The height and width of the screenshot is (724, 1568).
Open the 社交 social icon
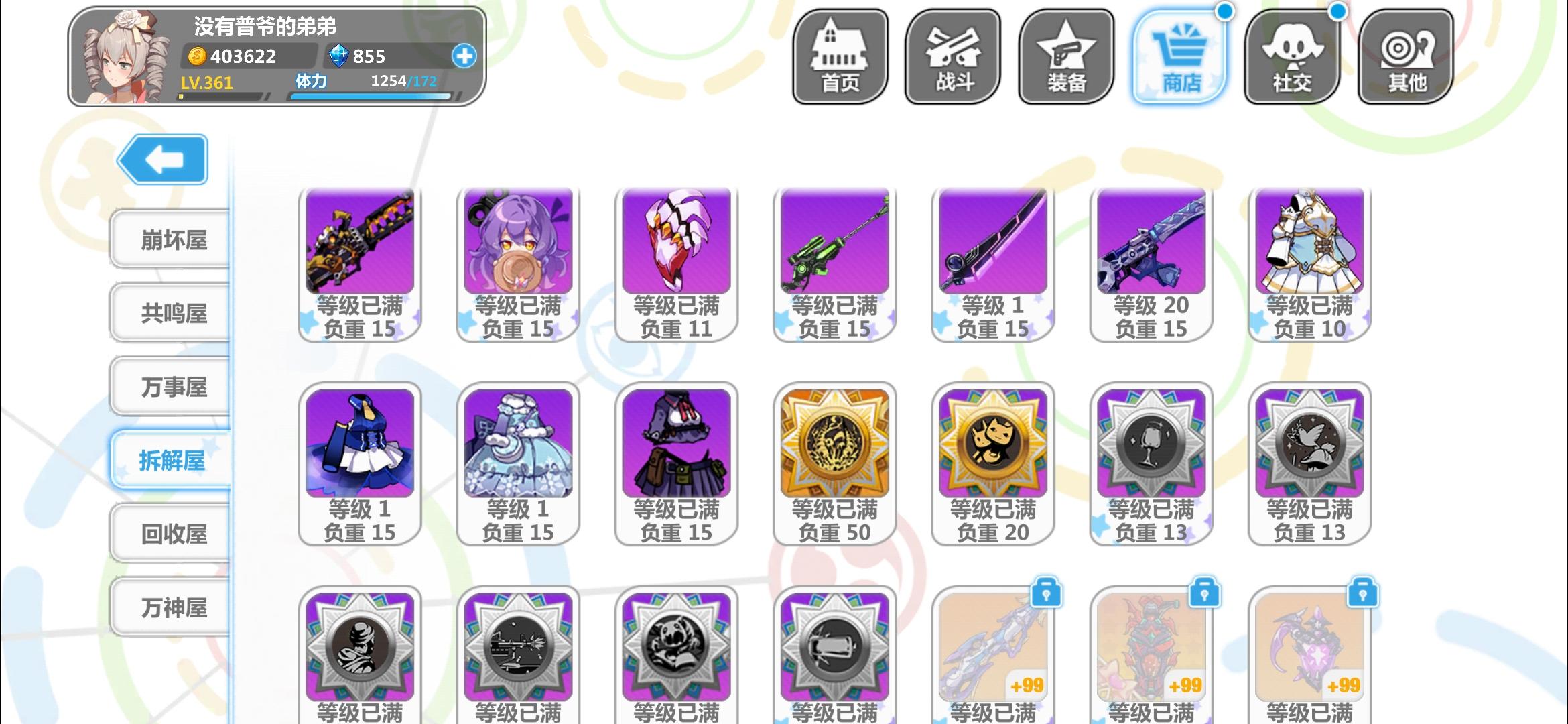[x=1293, y=55]
